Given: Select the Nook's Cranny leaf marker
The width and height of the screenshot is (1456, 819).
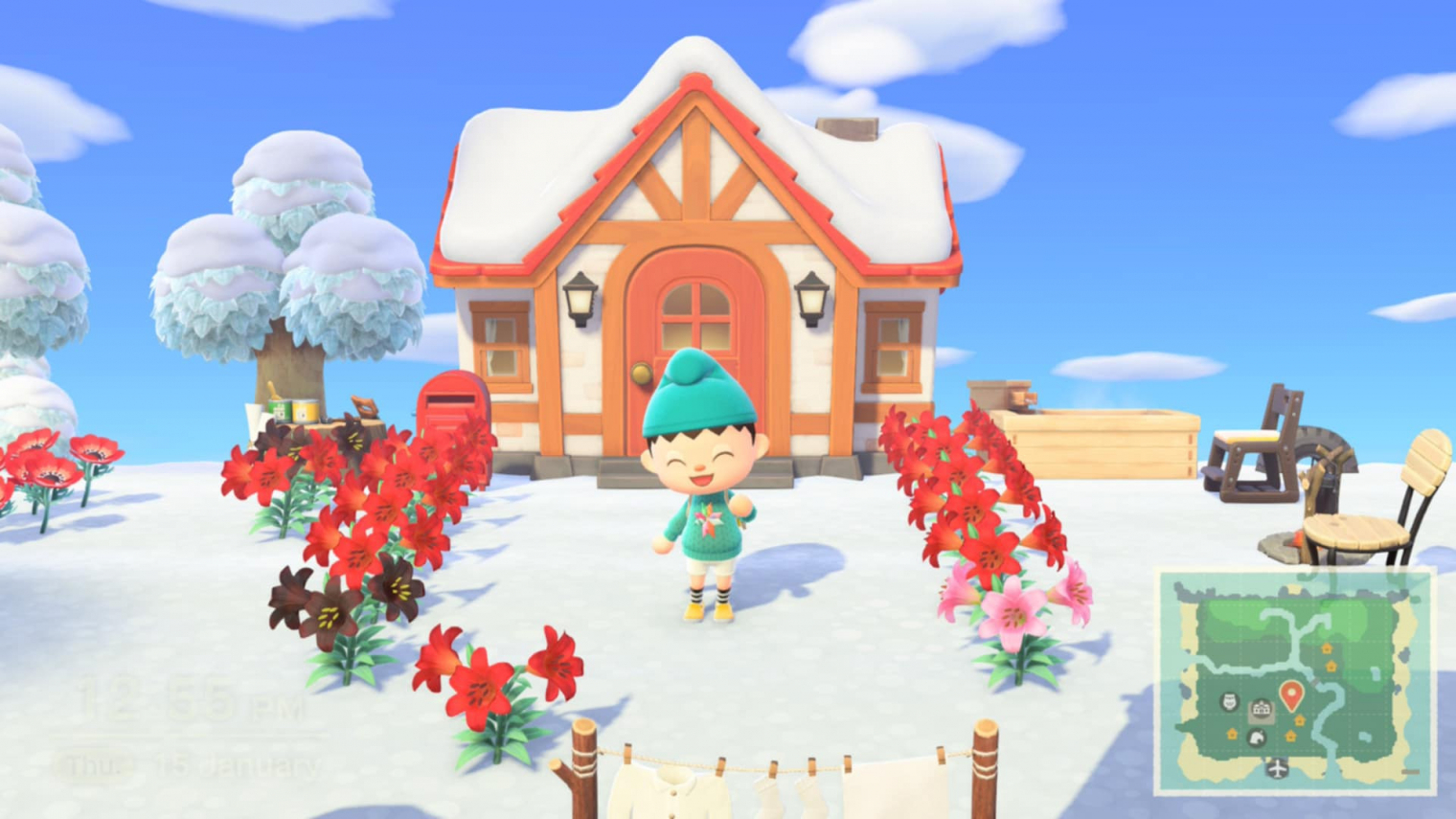Looking at the screenshot, I should tap(1255, 737).
